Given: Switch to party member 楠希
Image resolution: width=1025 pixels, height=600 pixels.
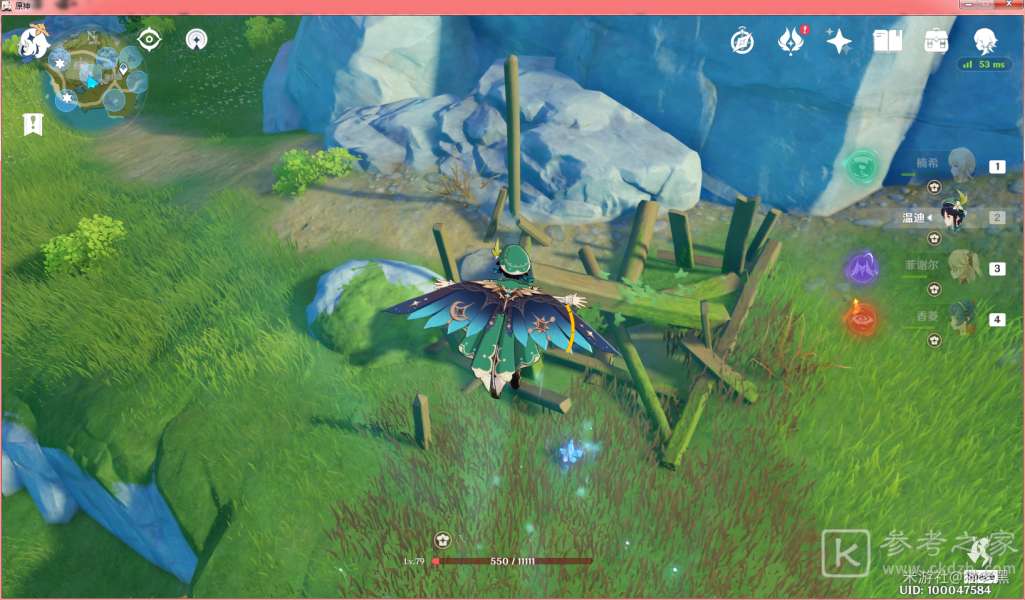Looking at the screenshot, I should (x=959, y=164).
